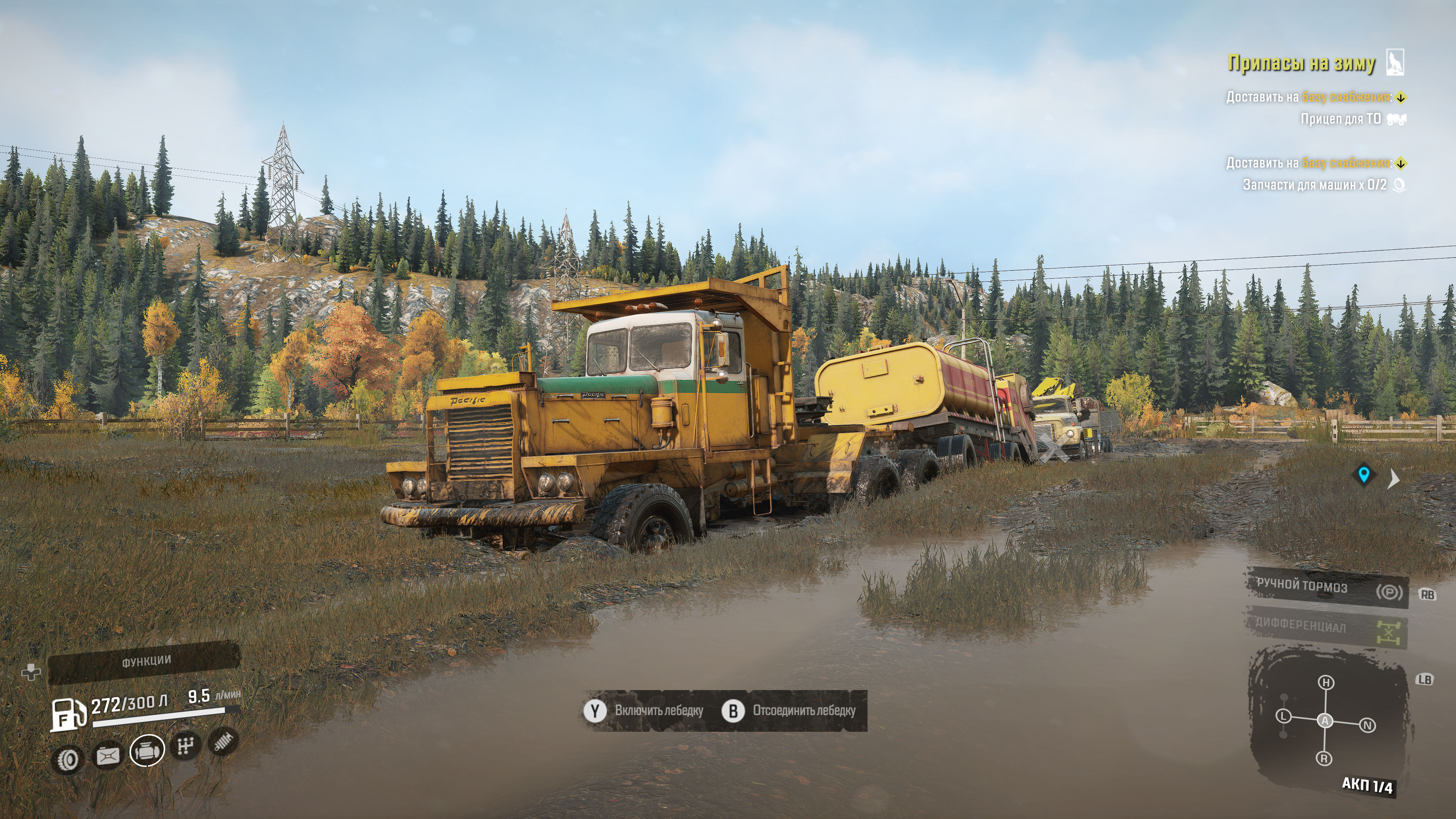
Task: Click the blue waypoint marker icon
Action: click(x=1364, y=475)
